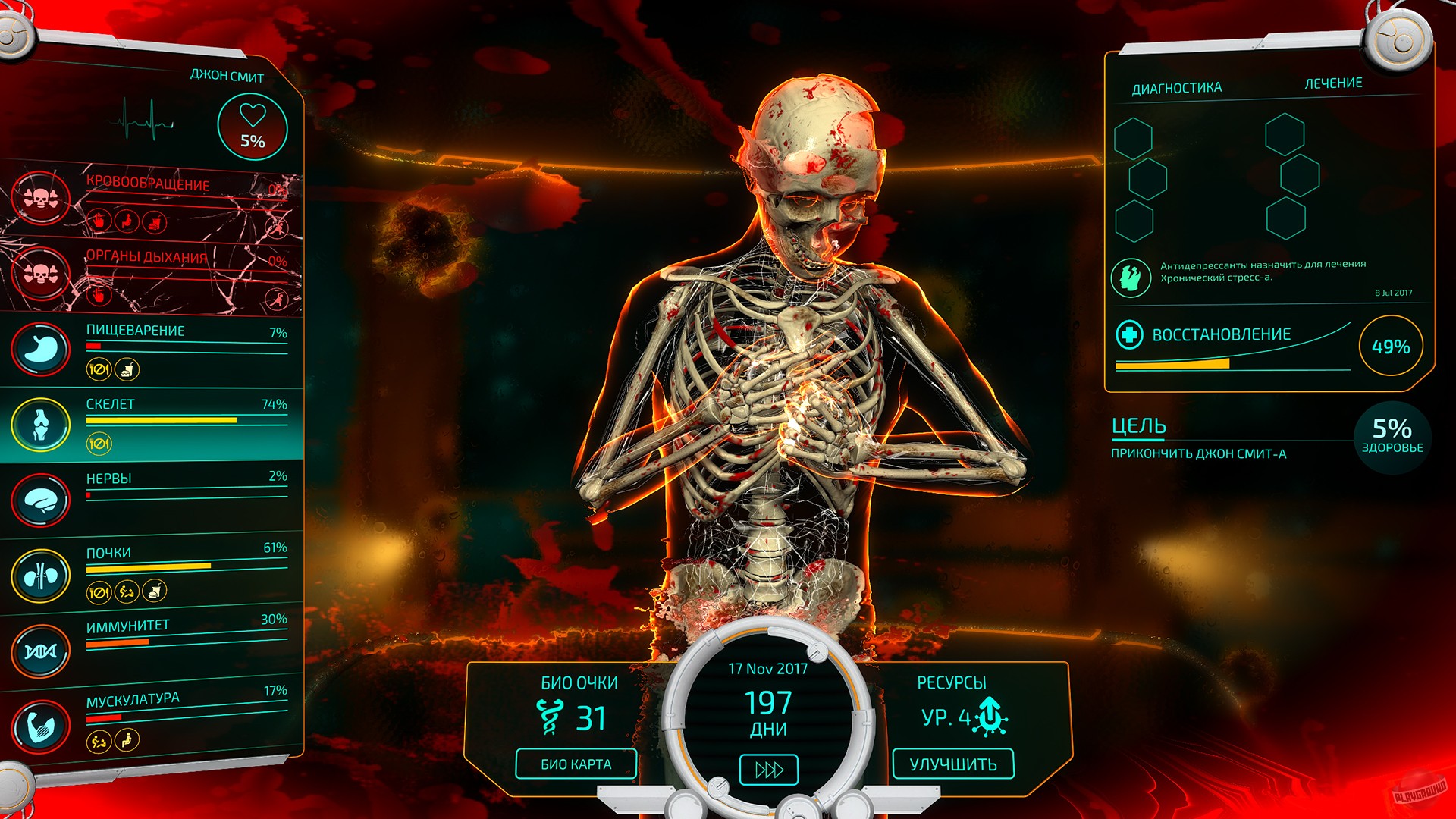Screen dimensions: 1456x819
Task: Switch to the Лечение tab
Action: (x=1332, y=84)
